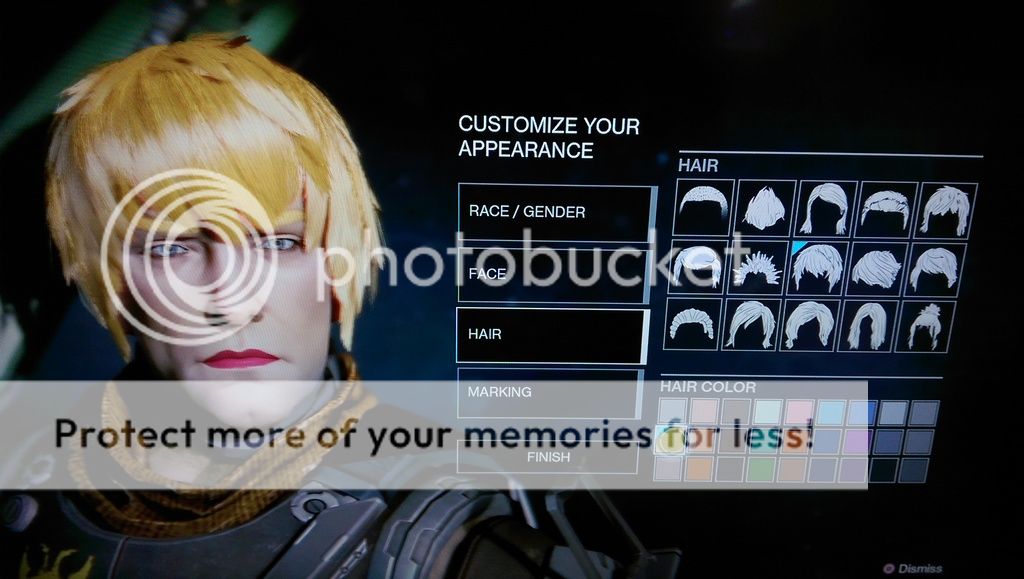Choose the pale green hair color swatch
The image size is (1024, 579).
(761, 469)
